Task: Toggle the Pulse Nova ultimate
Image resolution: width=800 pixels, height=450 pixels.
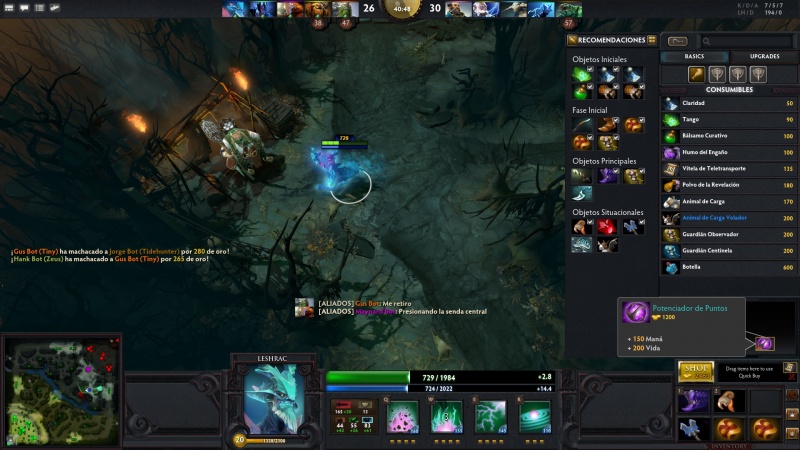Action: pos(534,416)
